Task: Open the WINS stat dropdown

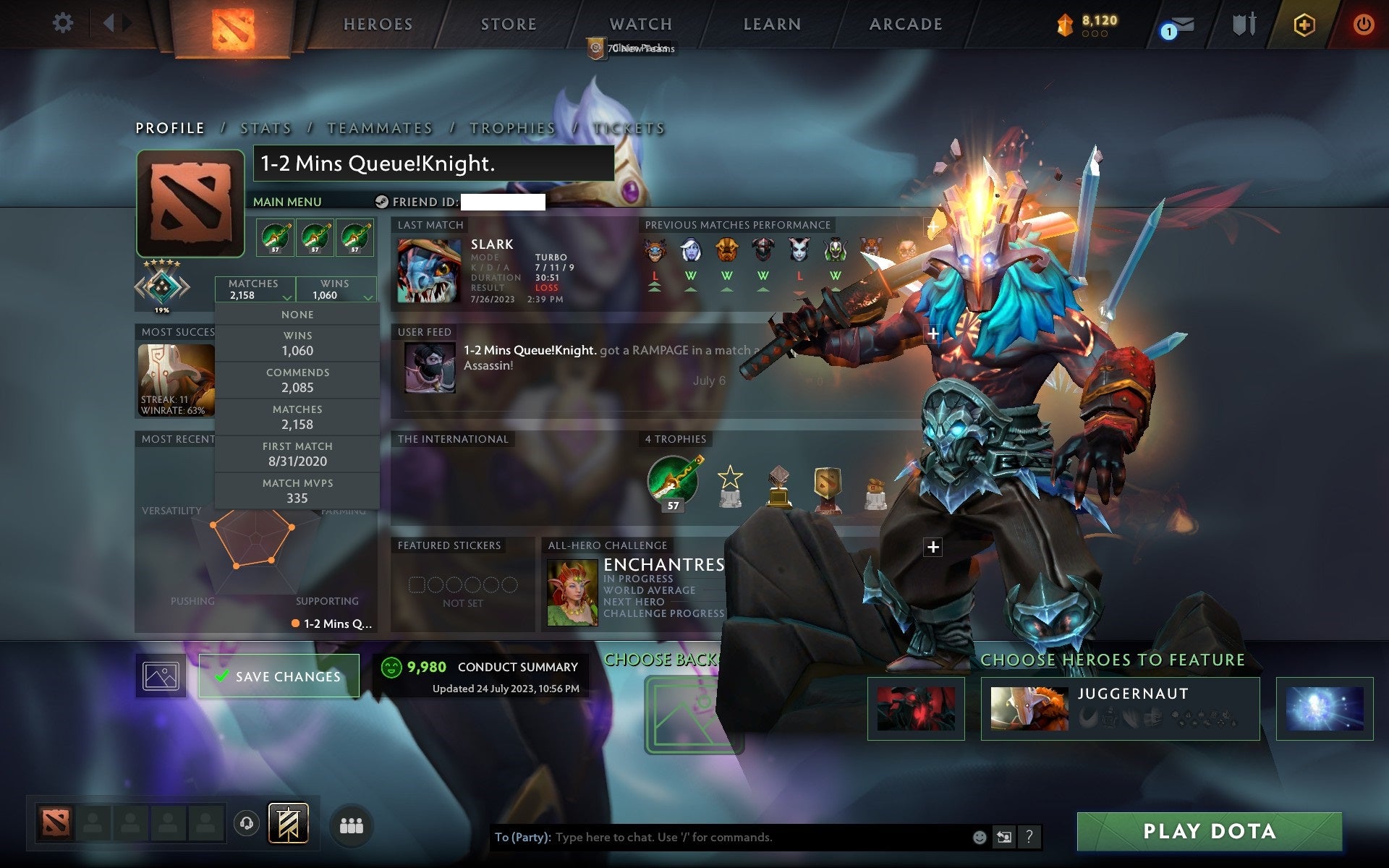Action: (336, 289)
